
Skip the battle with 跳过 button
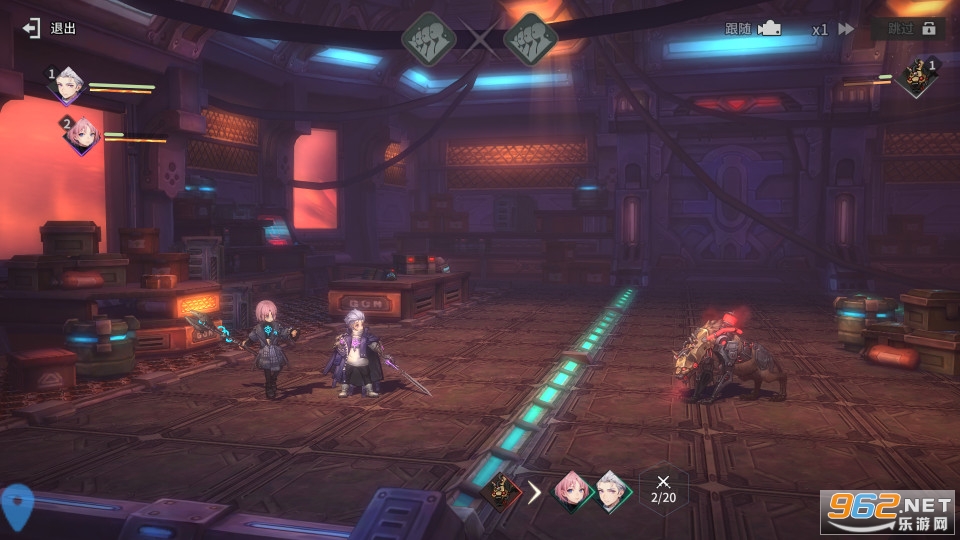pyautogui.click(x=908, y=29)
